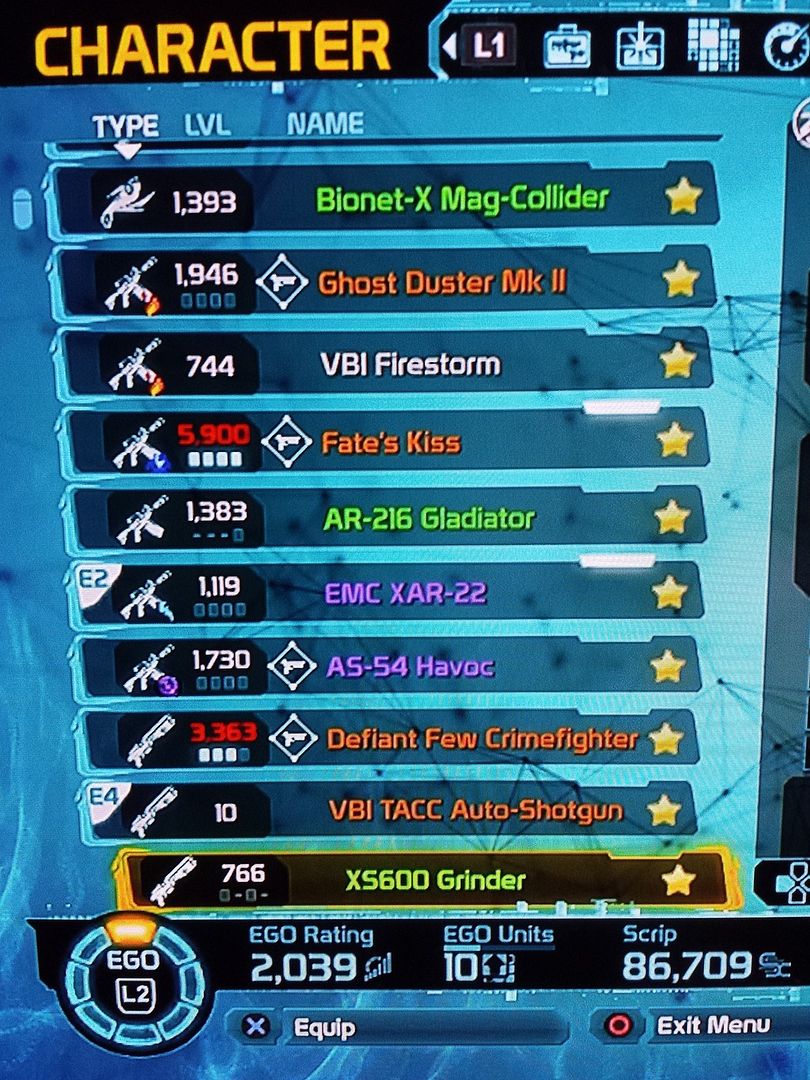Image resolution: width=810 pixels, height=1080 pixels.
Task: Select the EMC XAR-22 row
Action: click(x=405, y=593)
